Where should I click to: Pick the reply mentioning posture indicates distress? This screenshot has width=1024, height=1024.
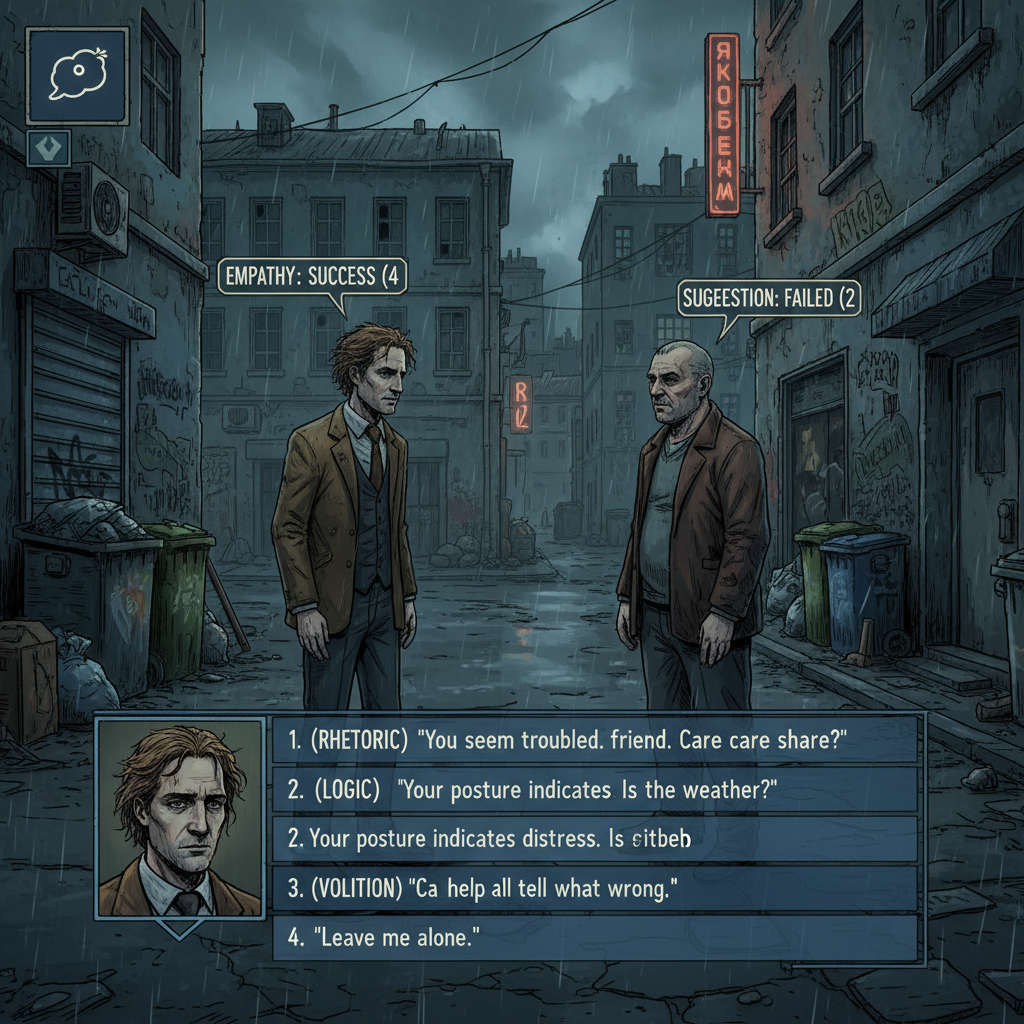(x=595, y=839)
